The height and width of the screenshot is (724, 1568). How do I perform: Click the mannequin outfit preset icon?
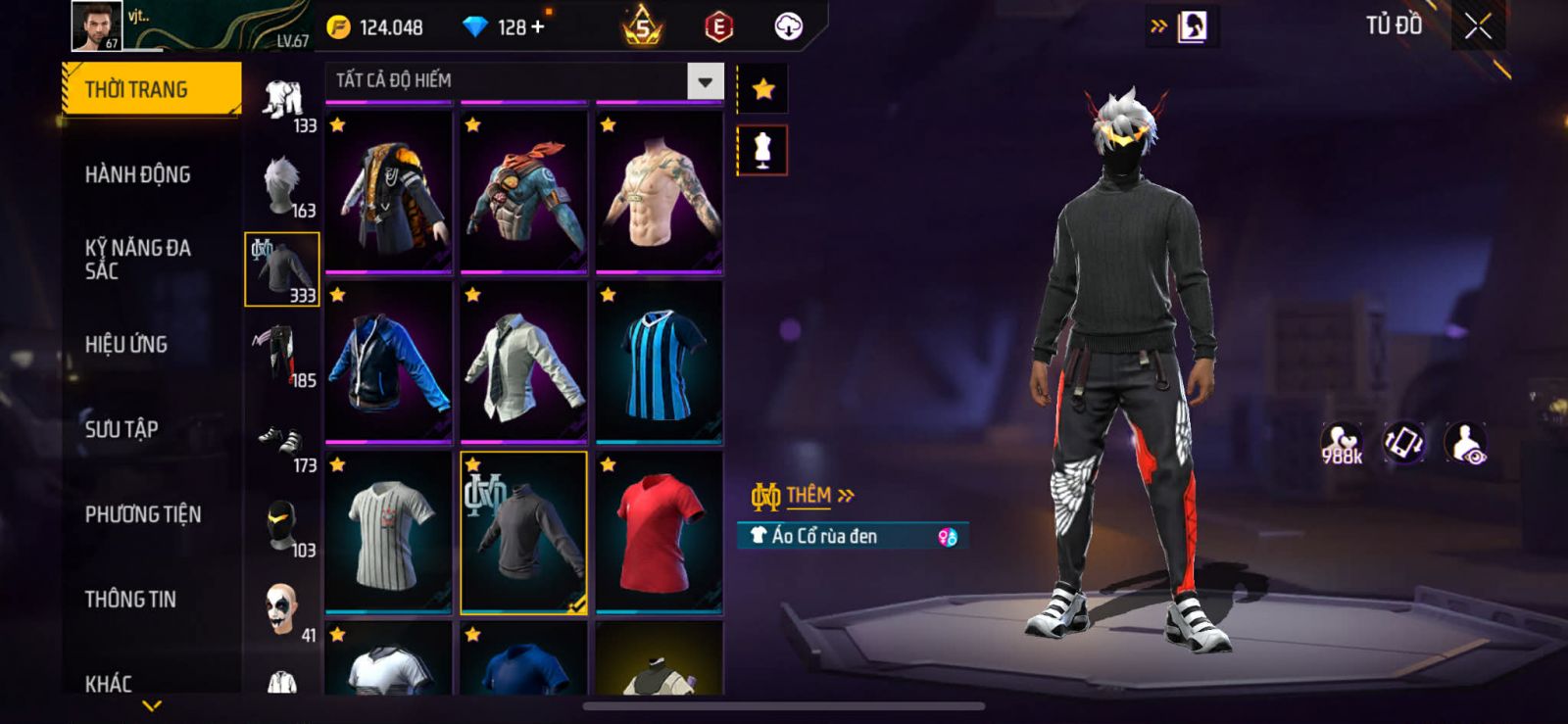point(762,151)
